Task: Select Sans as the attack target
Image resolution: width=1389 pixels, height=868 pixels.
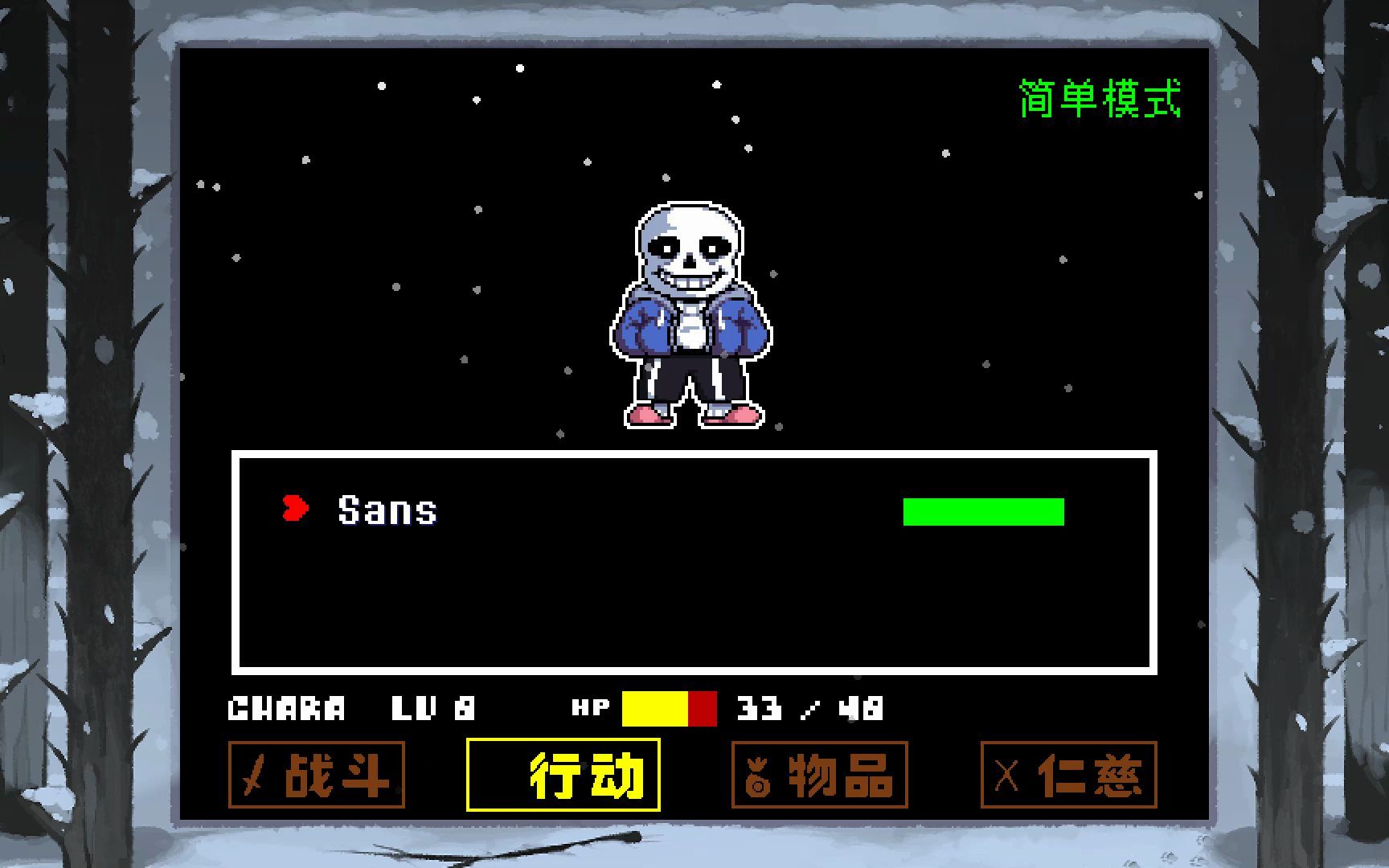Action: coord(386,508)
